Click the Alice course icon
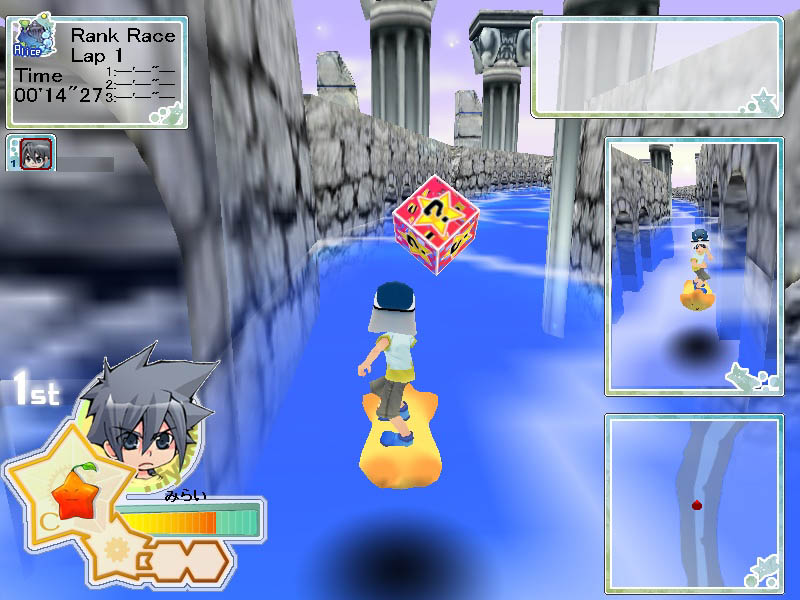This screenshot has height=600, width=800. tap(32, 41)
